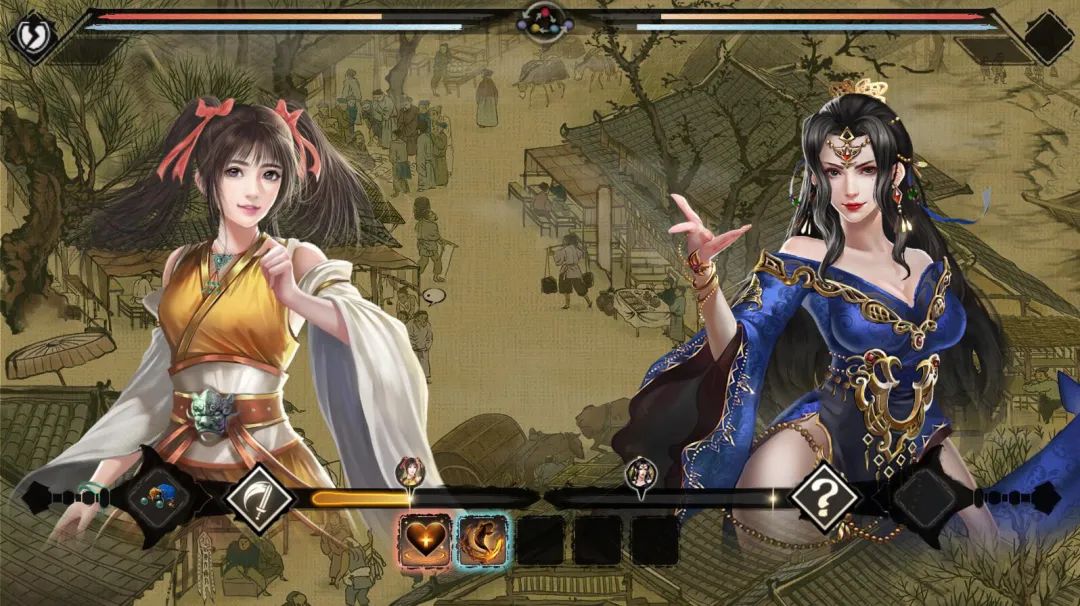This screenshot has width=1080, height=606.
Task: Select the scythe weapon diamond icon
Action: click(258, 496)
